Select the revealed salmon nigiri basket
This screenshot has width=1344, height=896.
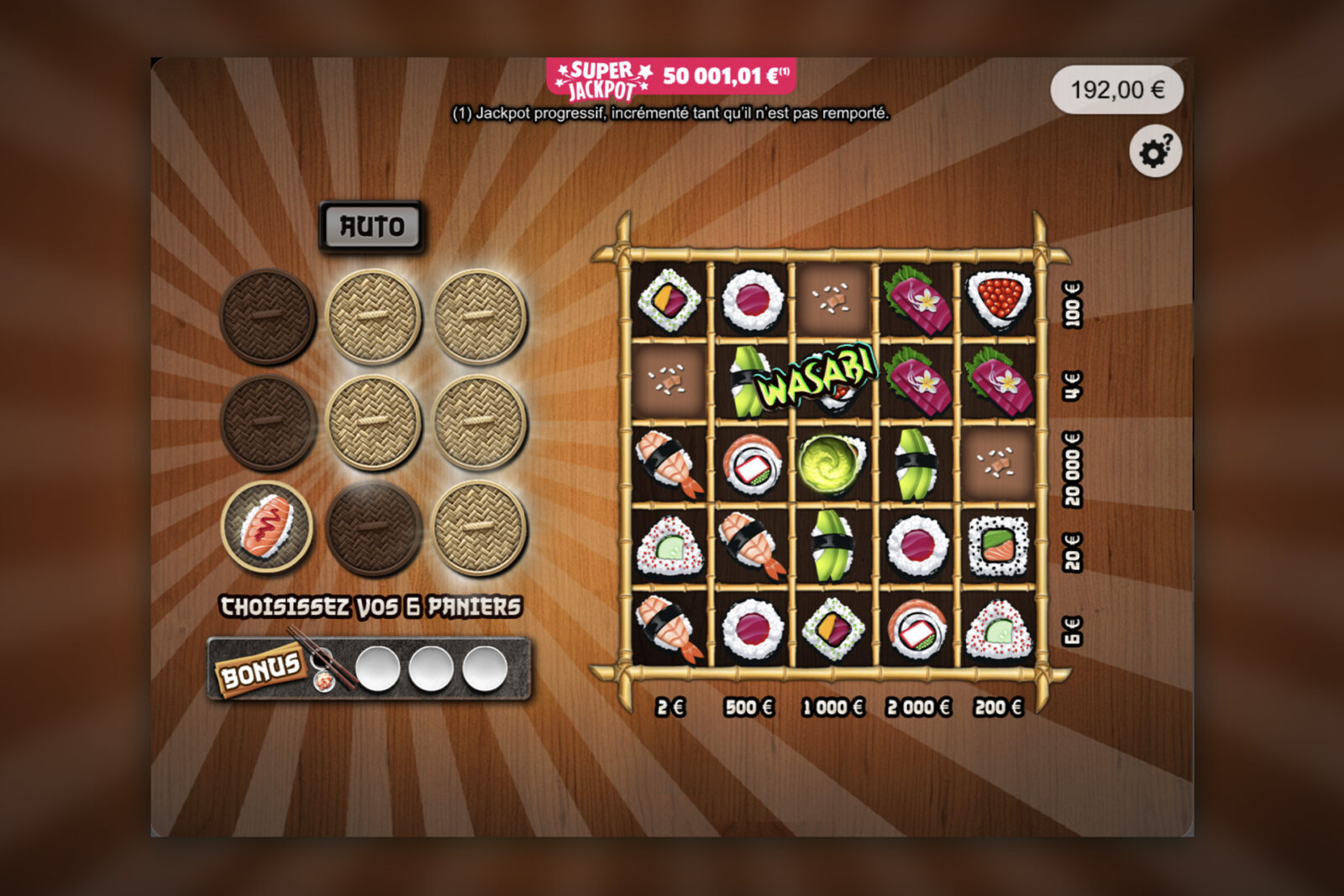pyautogui.click(x=266, y=528)
